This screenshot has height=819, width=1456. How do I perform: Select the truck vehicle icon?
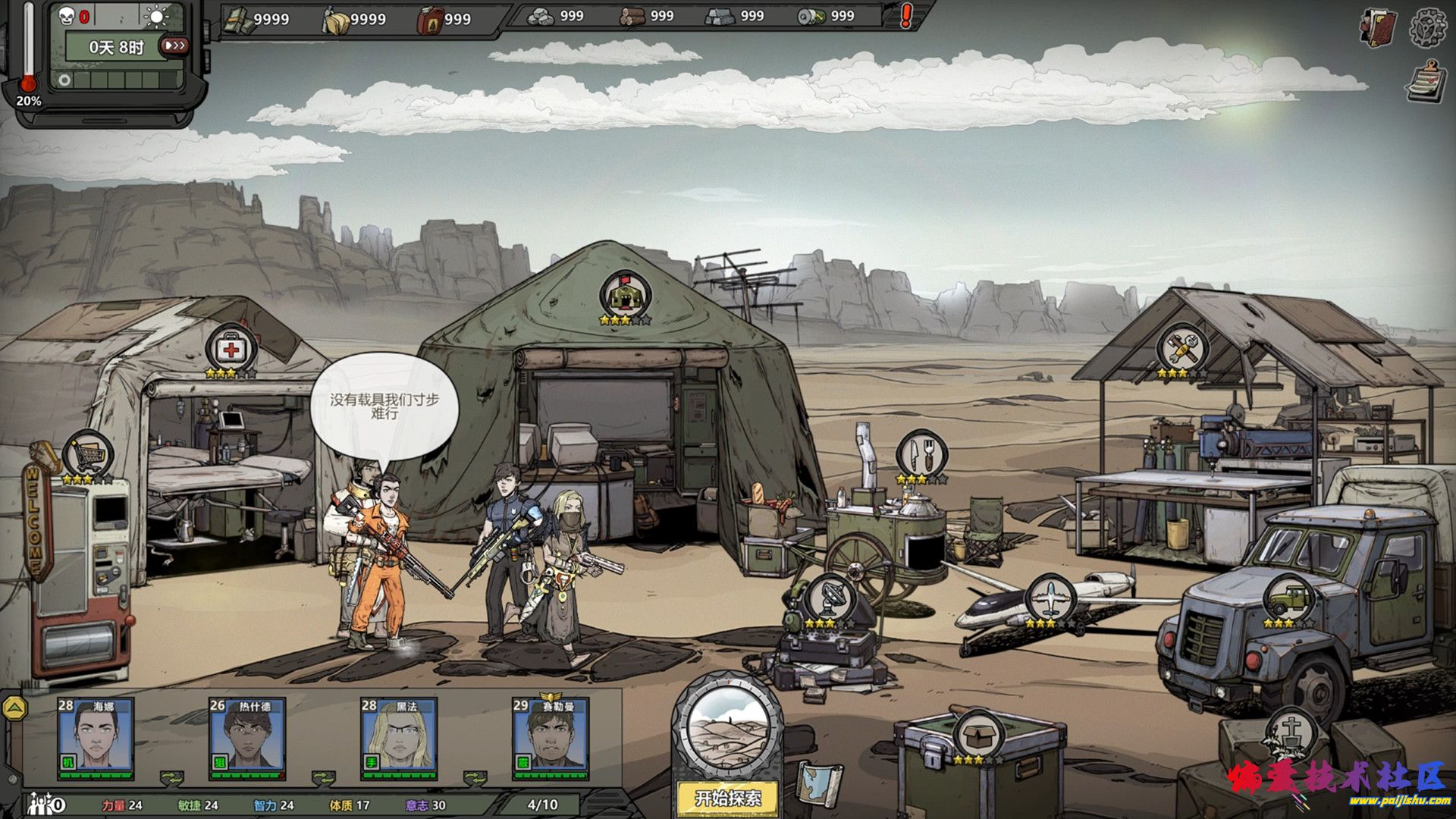[x=1288, y=598]
